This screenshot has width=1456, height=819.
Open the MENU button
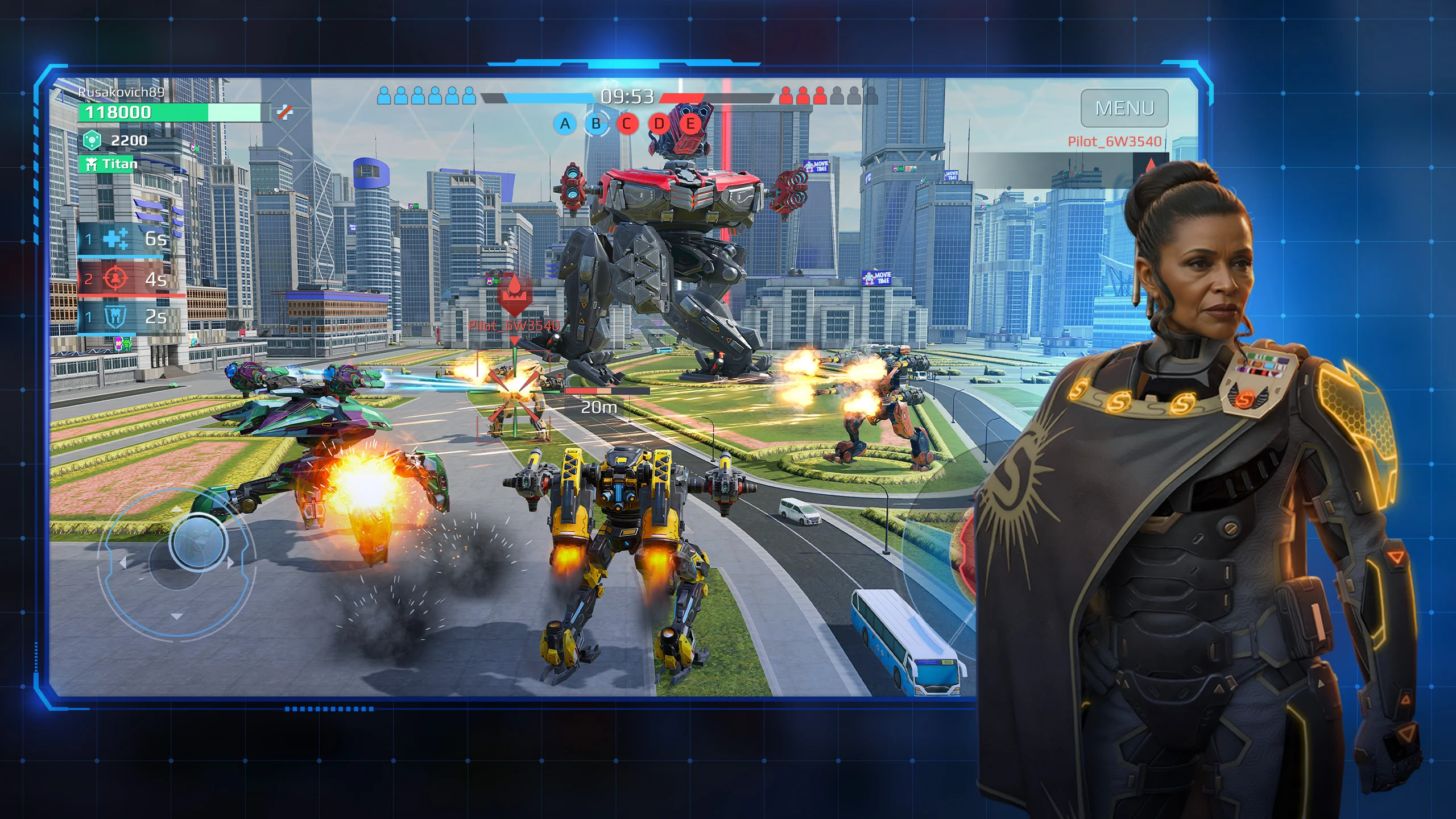(1124, 108)
